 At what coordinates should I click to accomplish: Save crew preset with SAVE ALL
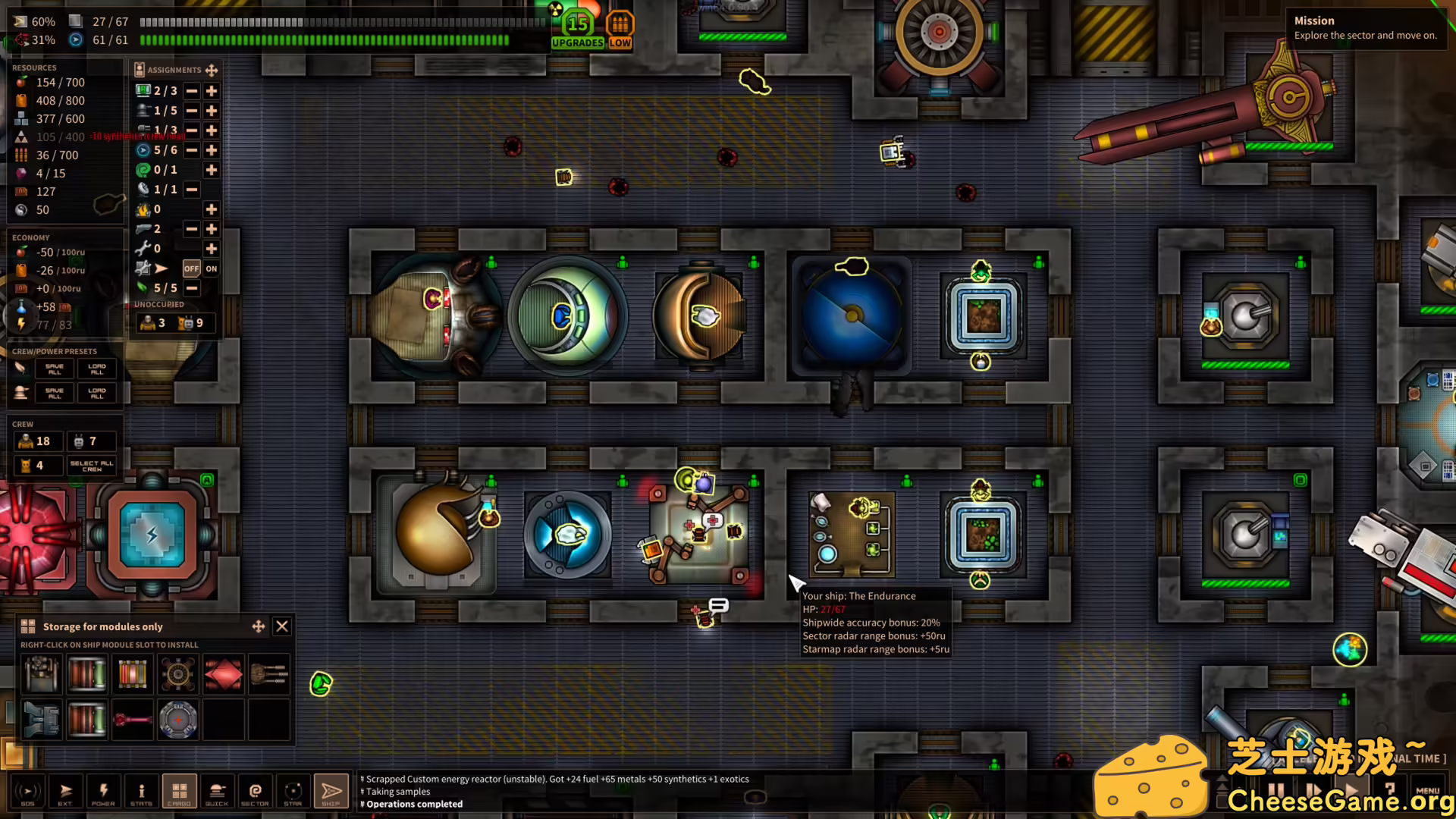click(53, 369)
